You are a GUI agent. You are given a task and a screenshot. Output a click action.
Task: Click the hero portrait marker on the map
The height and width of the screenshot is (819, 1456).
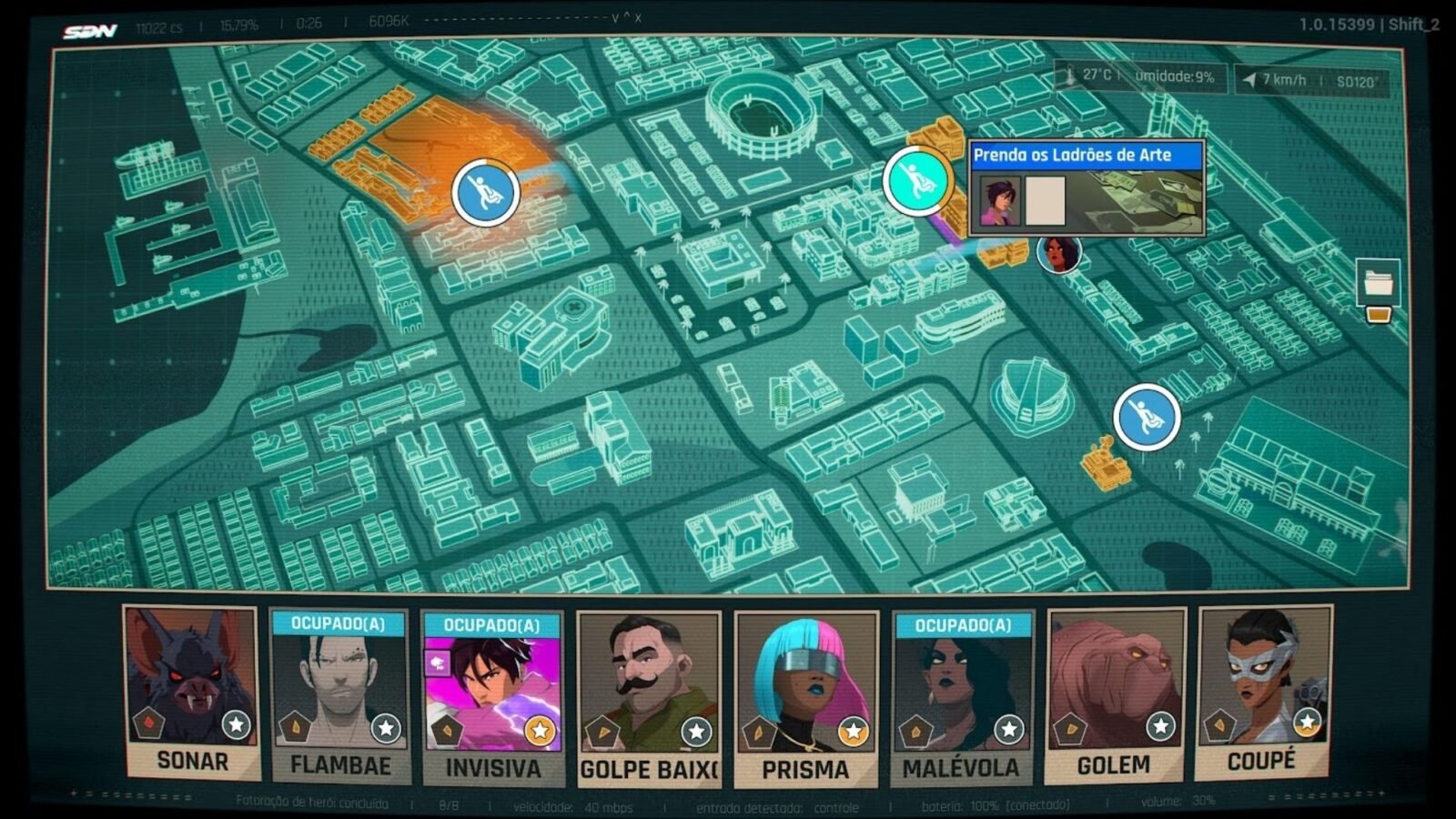click(1058, 253)
